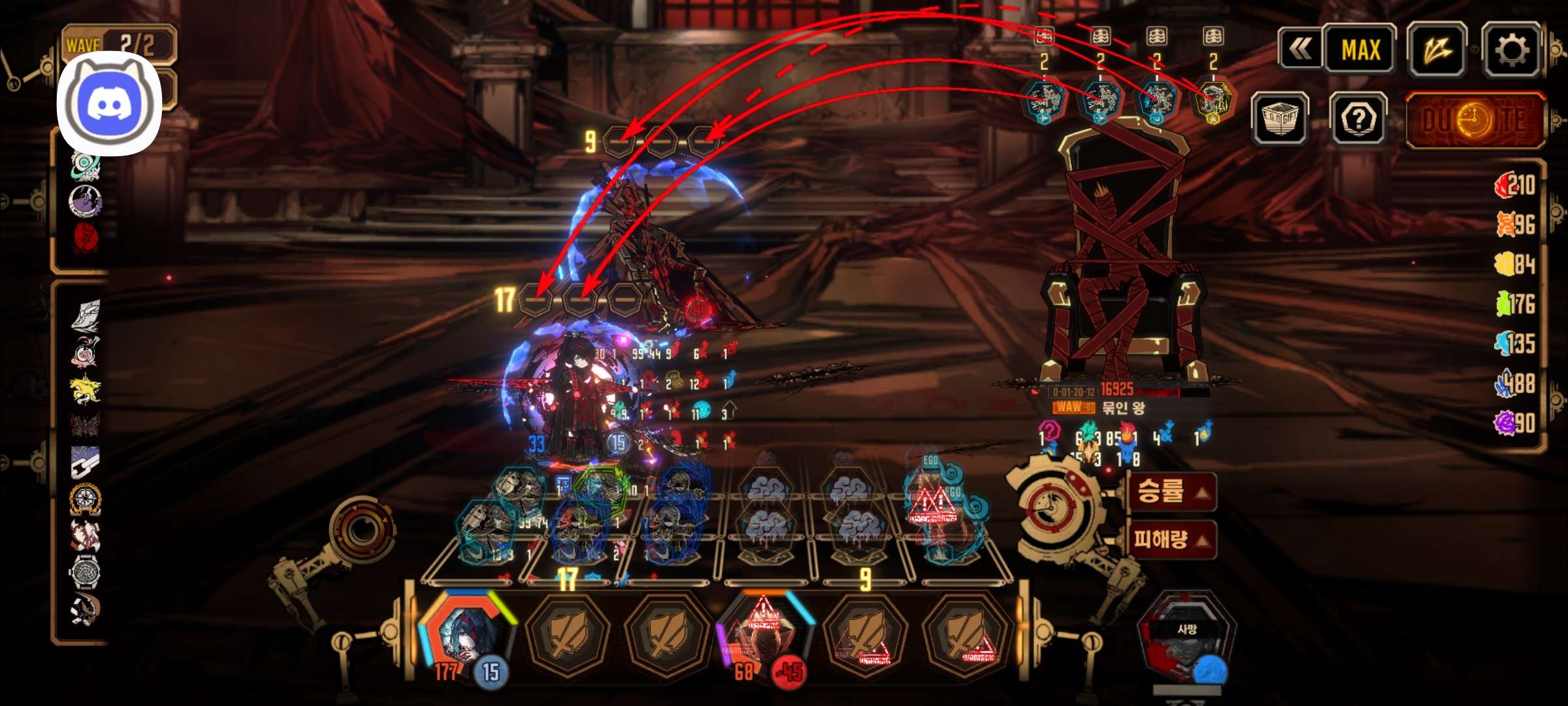Select the blue-haired sinner portrait with 177 HP
Screen dimensions: 1568x706
pos(465,633)
